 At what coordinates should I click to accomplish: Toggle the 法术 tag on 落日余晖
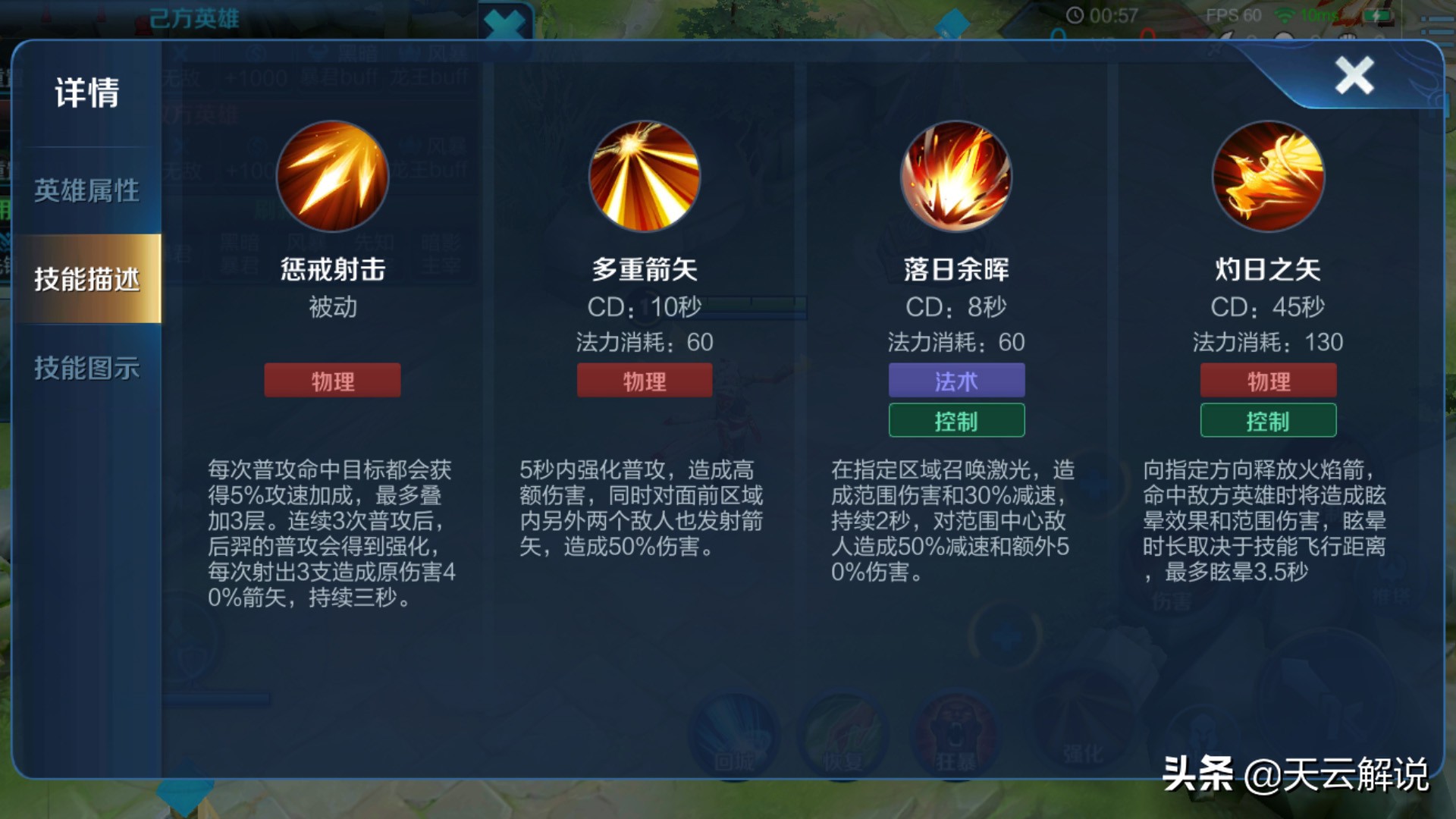(x=956, y=380)
